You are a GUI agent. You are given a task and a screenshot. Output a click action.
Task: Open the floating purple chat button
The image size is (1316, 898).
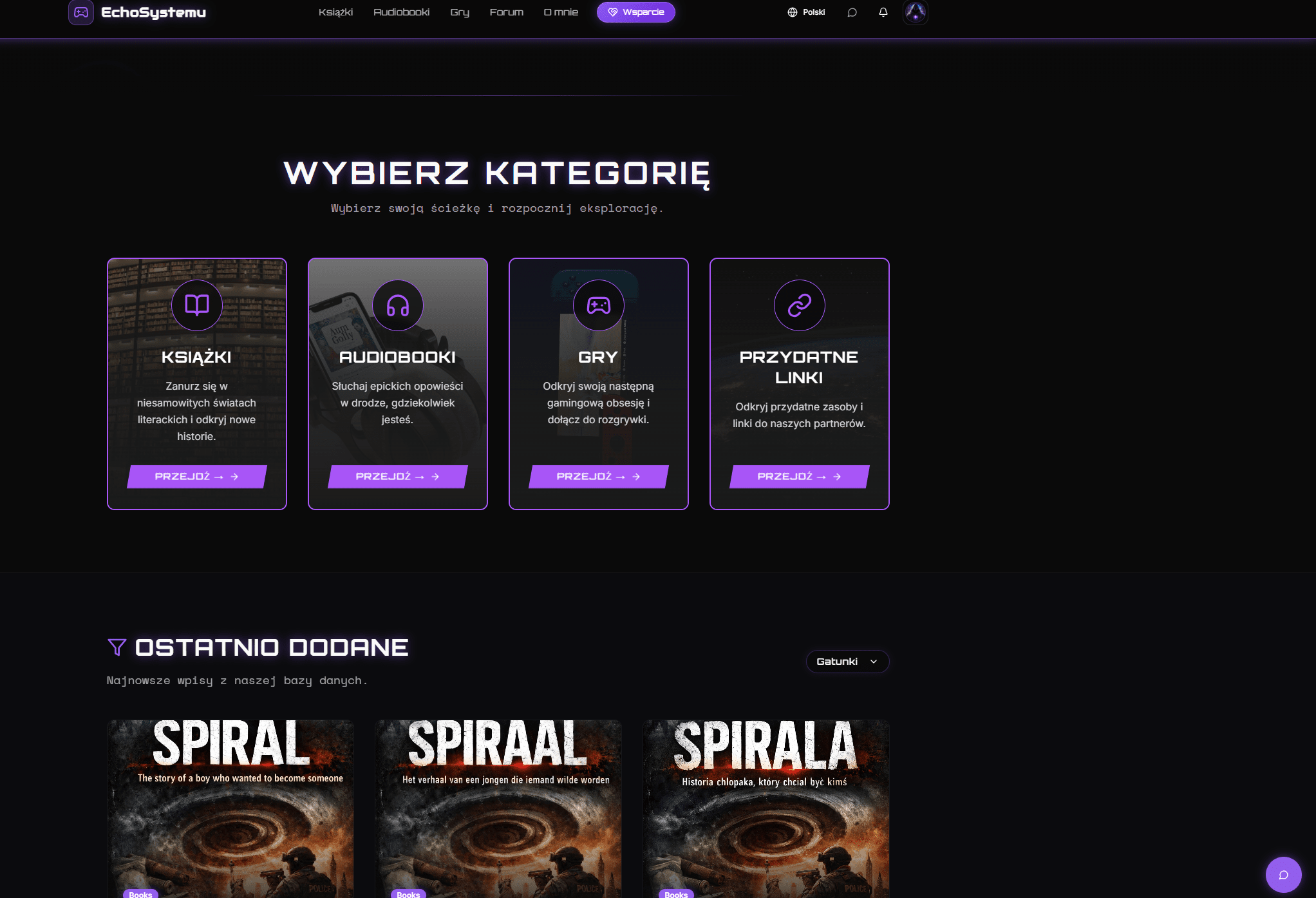[x=1283, y=874]
